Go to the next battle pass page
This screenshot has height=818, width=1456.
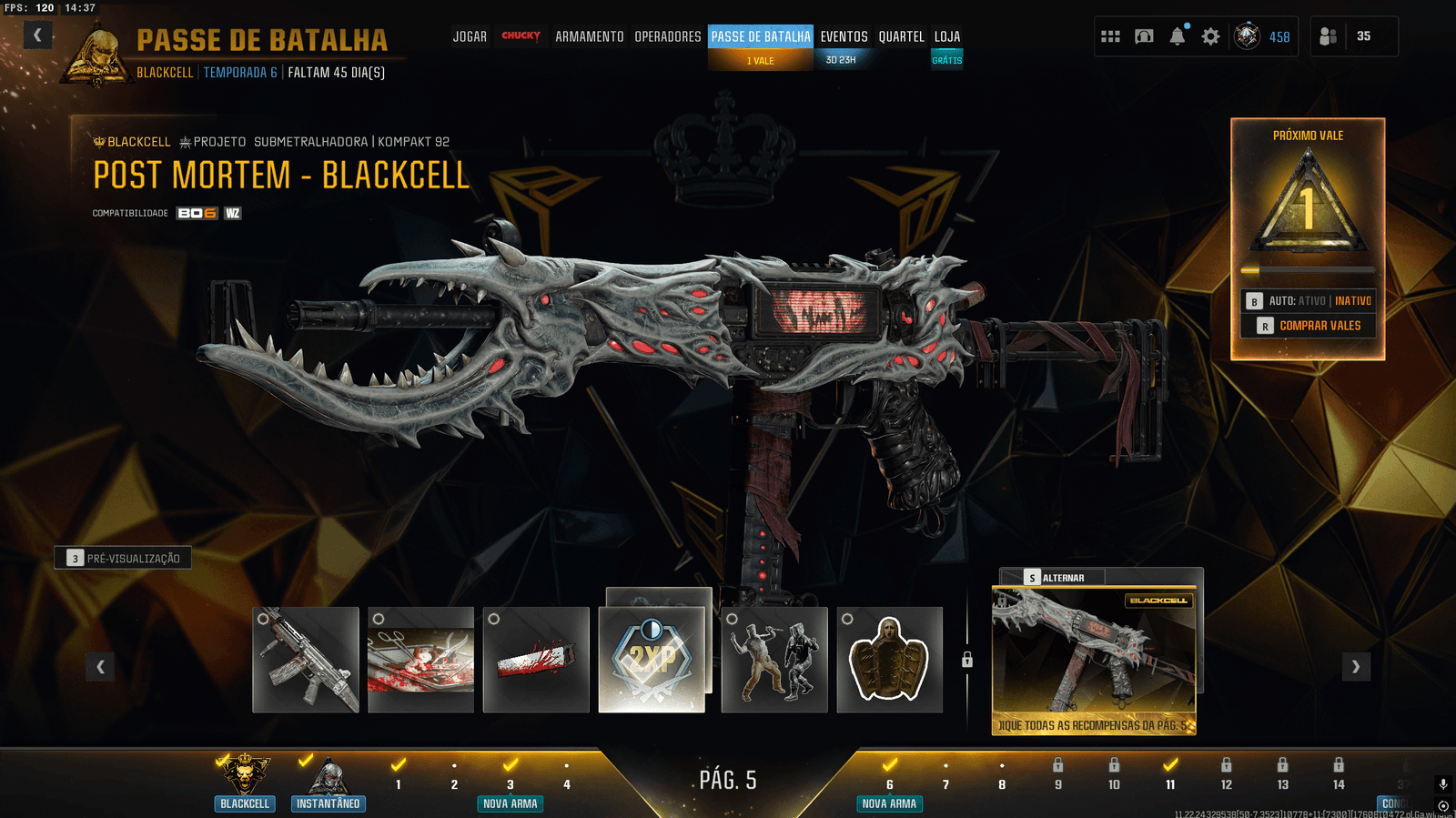pyautogui.click(x=1356, y=667)
